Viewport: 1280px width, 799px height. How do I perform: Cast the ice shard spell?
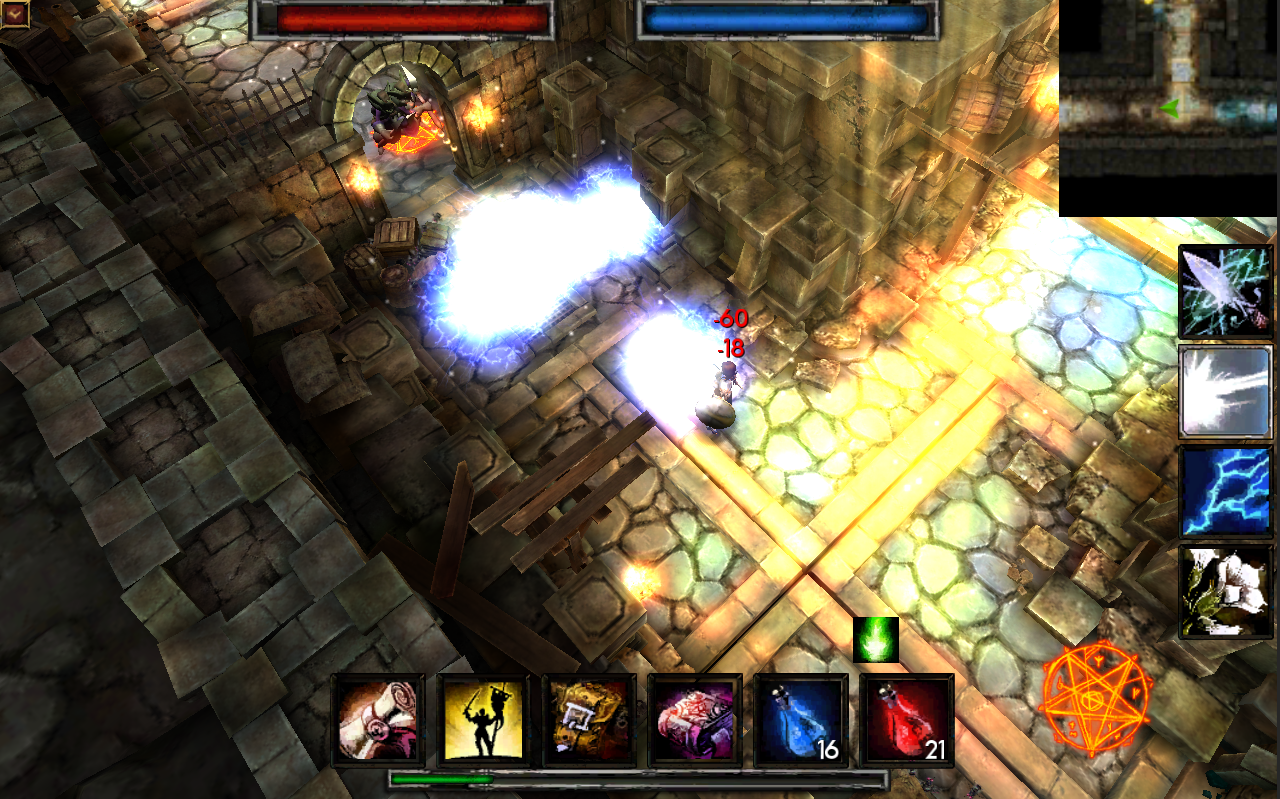[x=1226, y=292]
